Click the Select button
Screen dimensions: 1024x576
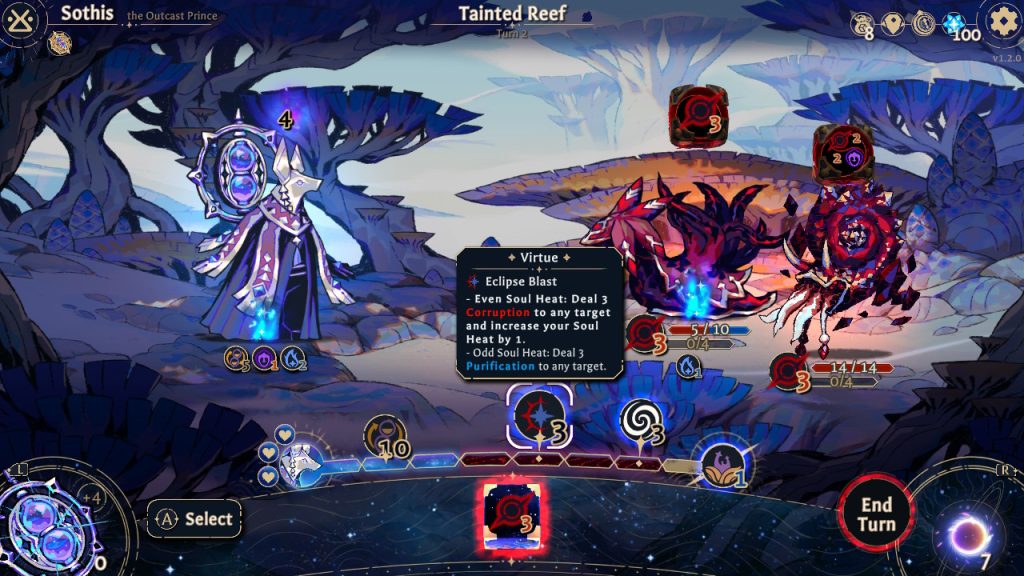[196, 519]
